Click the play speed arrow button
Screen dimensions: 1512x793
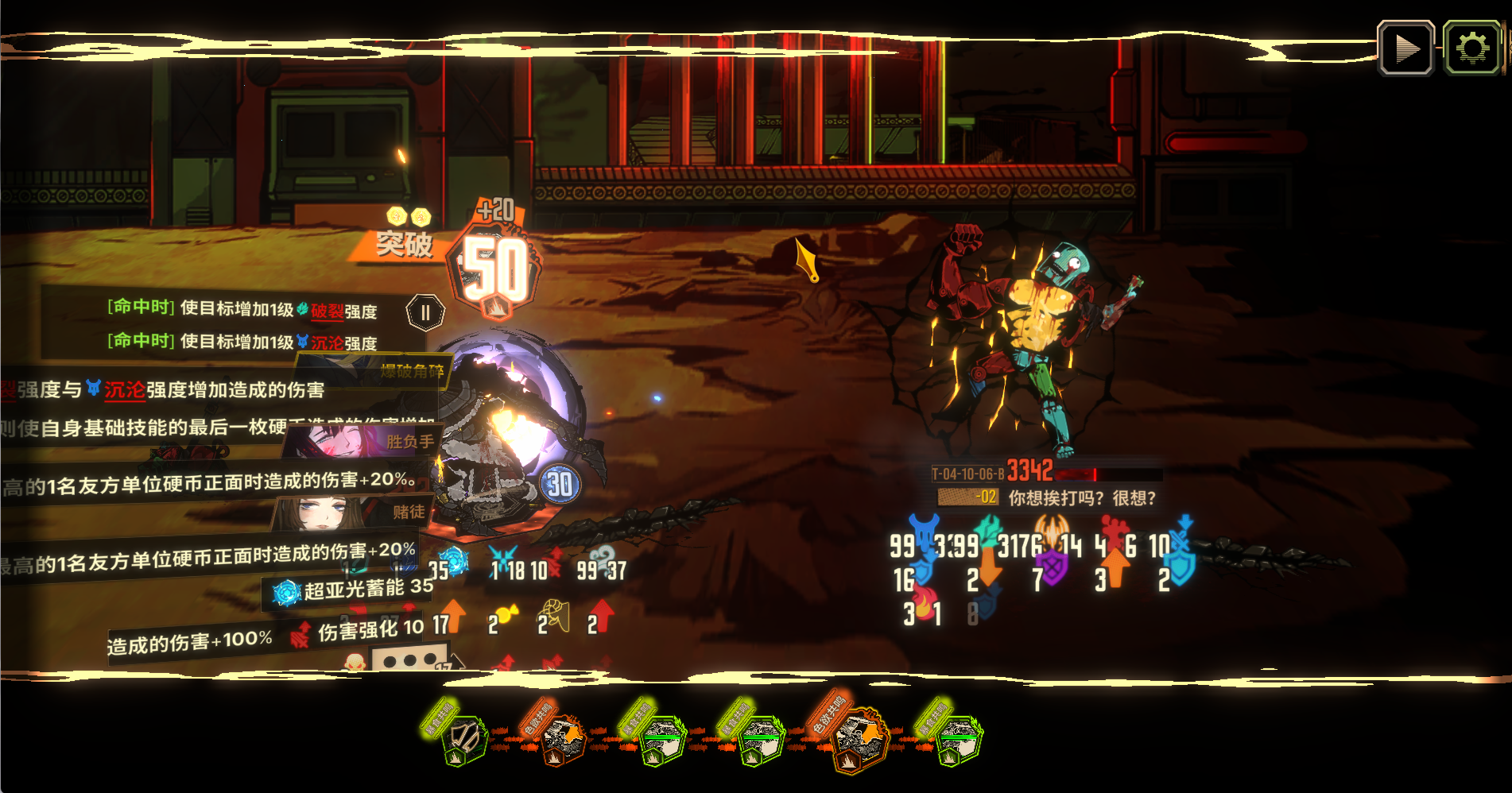[1405, 48]
